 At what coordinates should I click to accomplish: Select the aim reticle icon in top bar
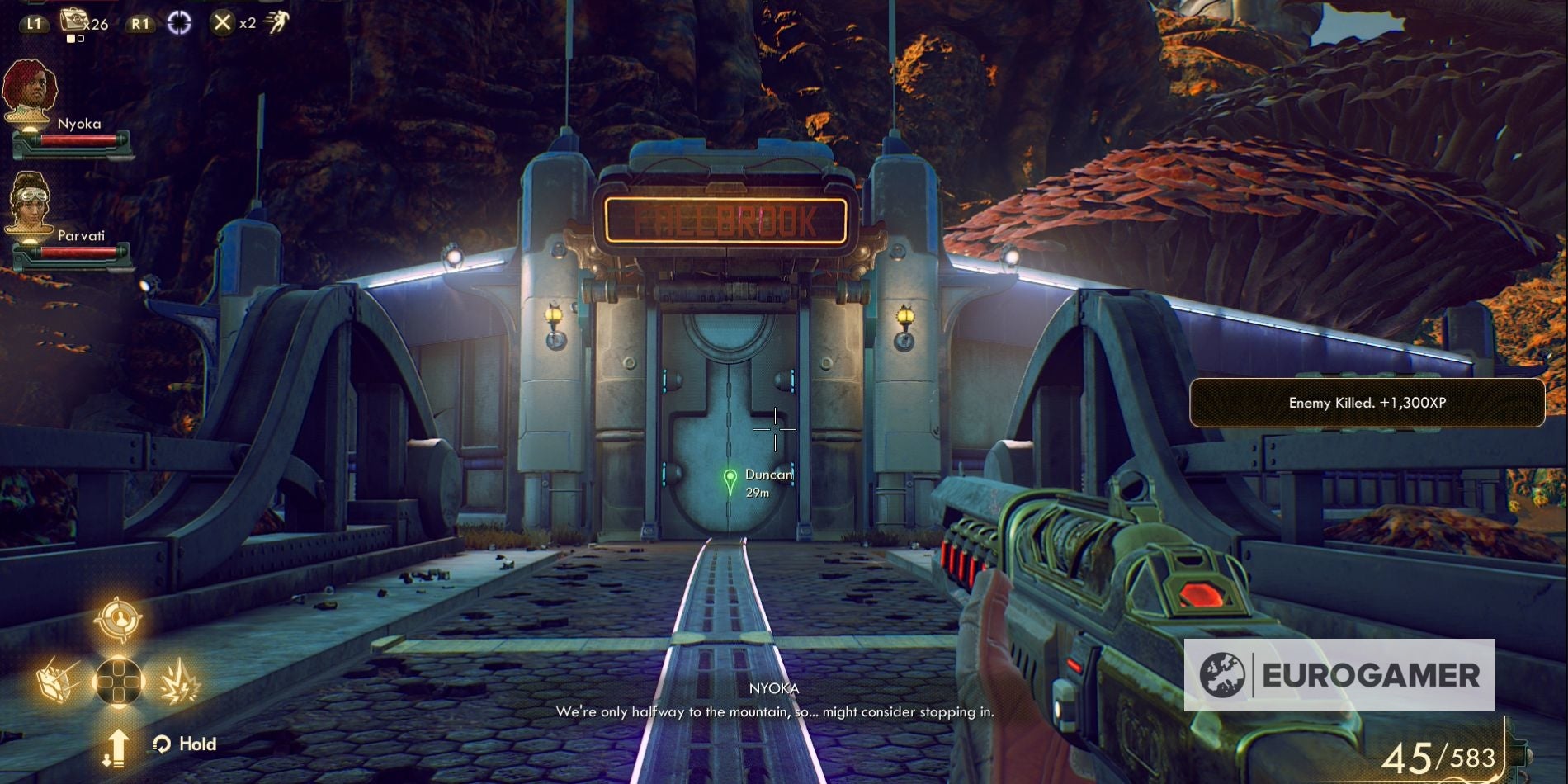click(180, 23)
